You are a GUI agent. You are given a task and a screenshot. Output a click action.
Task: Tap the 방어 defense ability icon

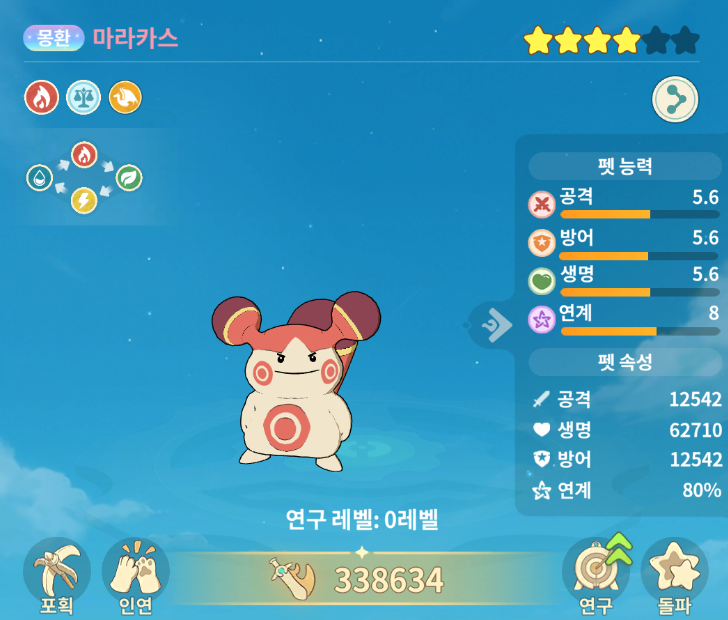(x=541, y=243)
